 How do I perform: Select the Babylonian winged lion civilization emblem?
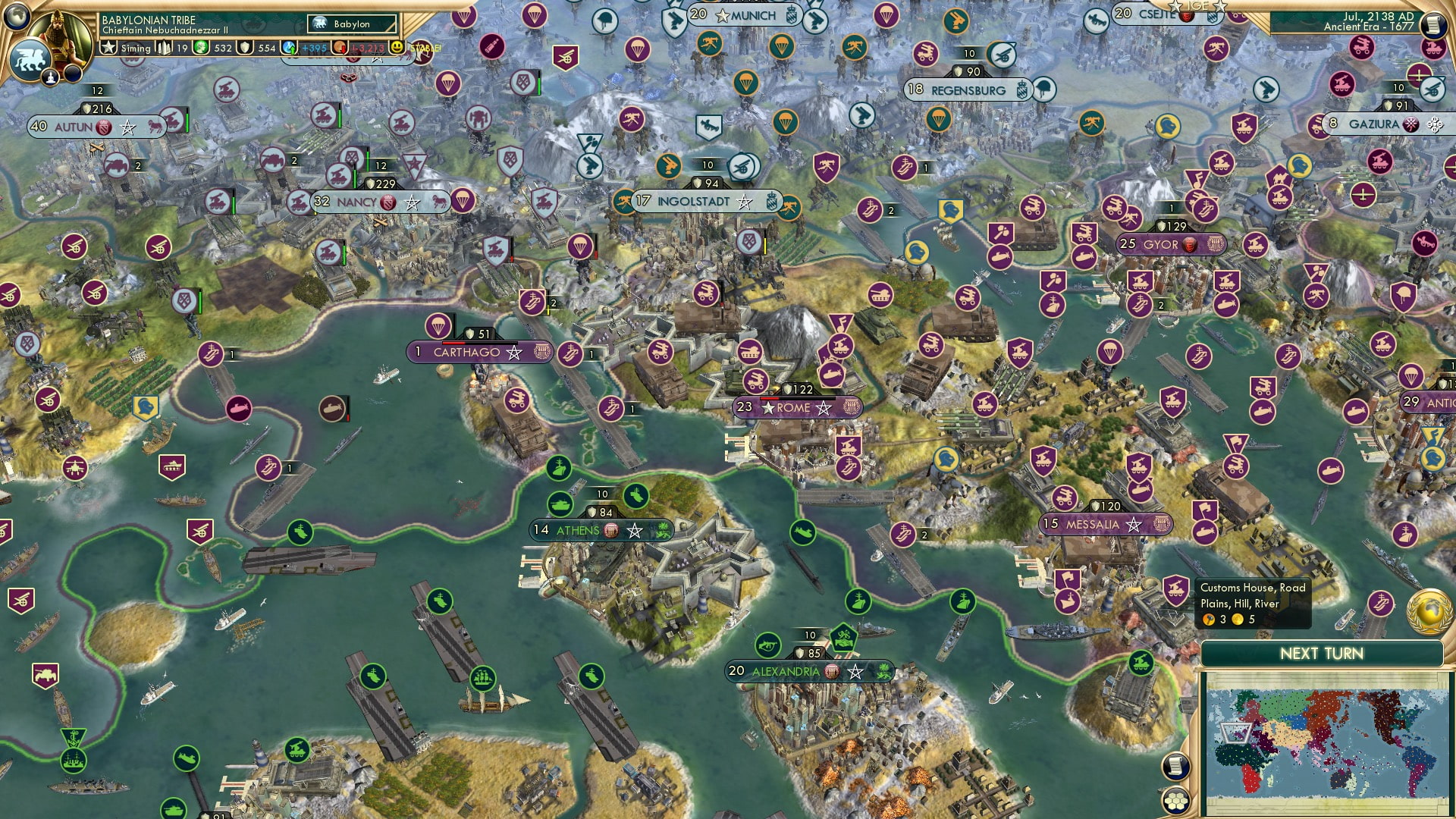coord(29,57)
